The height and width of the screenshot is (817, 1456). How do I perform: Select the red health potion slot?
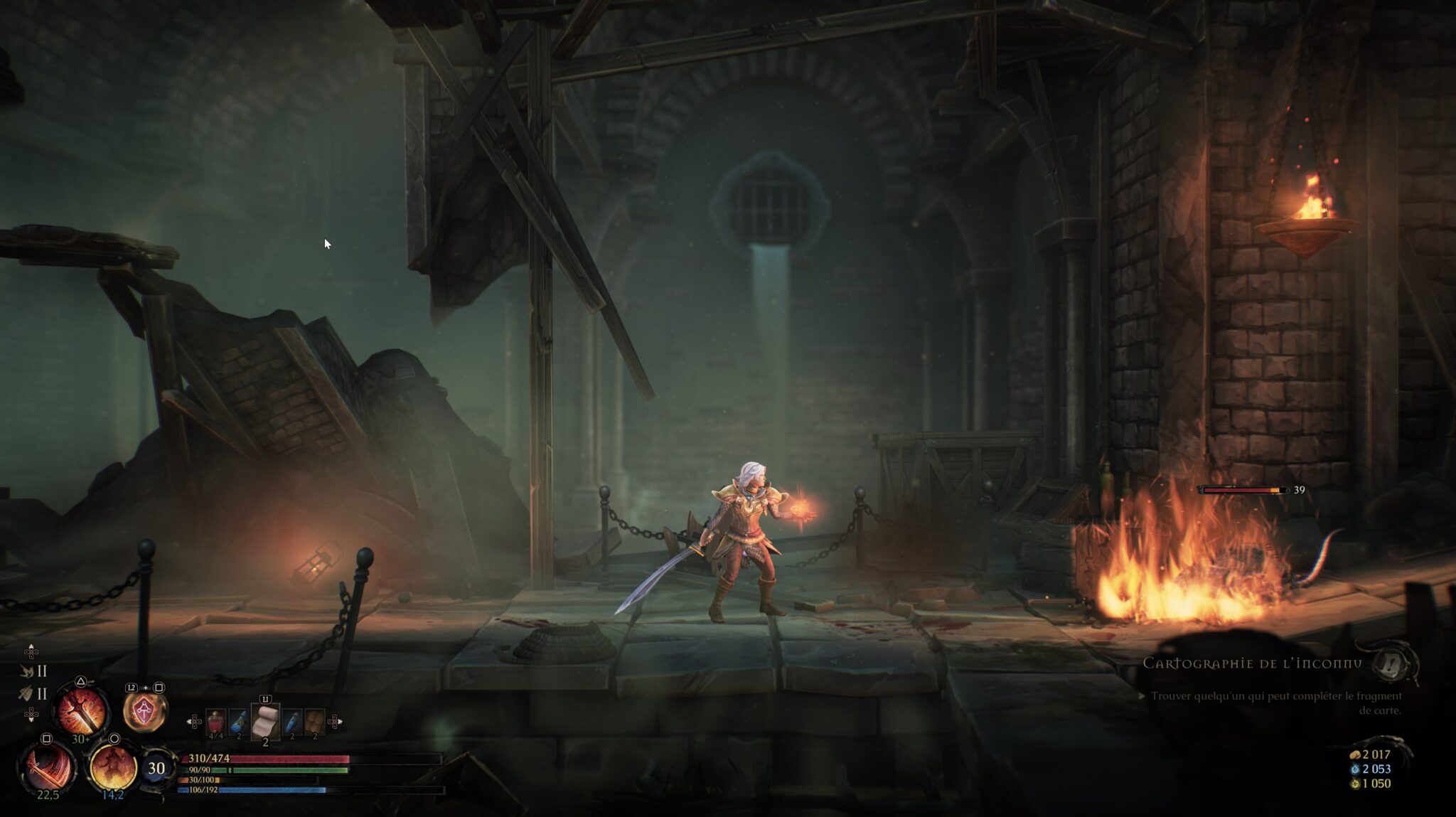[x=215, y=722]
